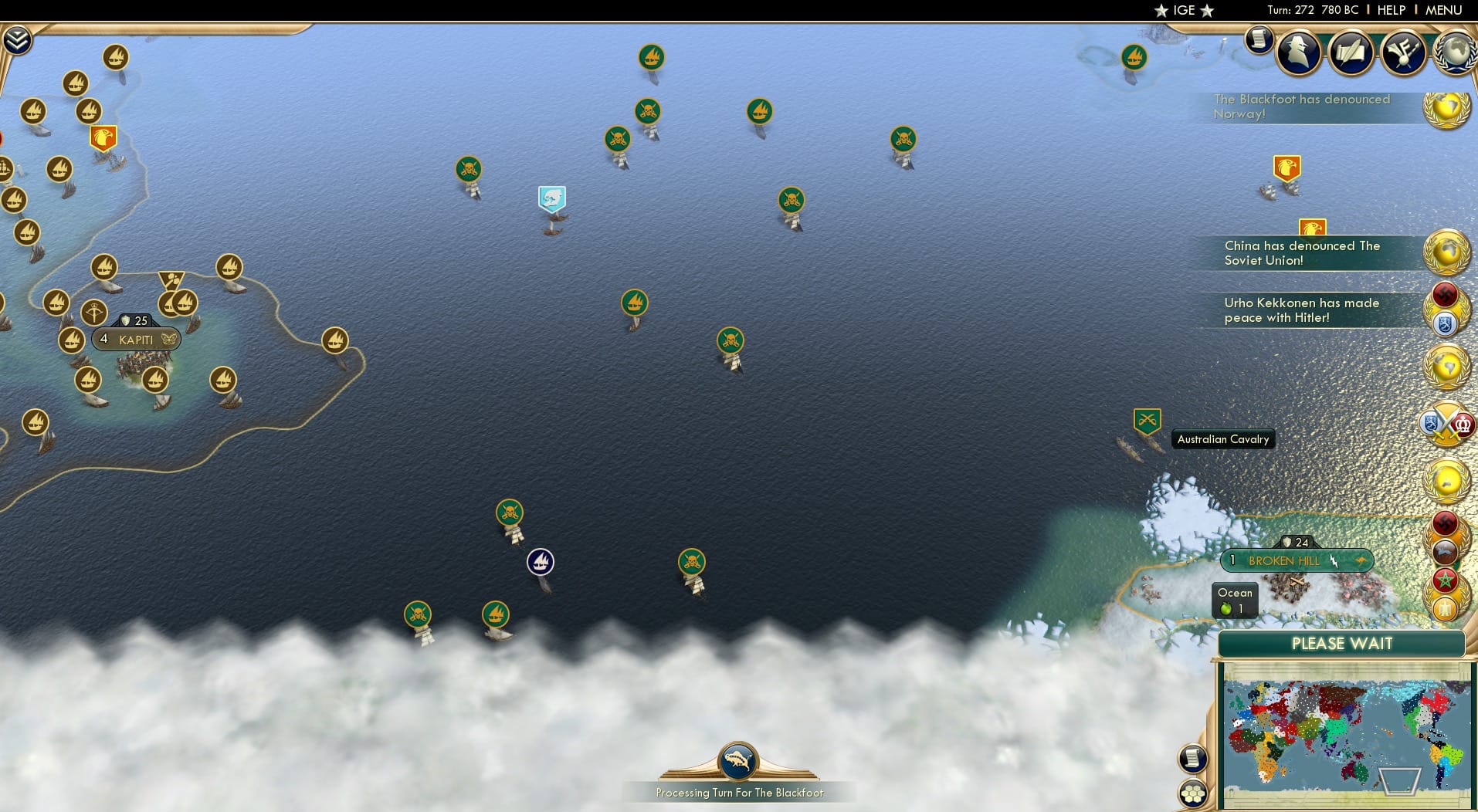Open the Cultural overview icon
The image size is (1478, 812).
(1403, 52)
